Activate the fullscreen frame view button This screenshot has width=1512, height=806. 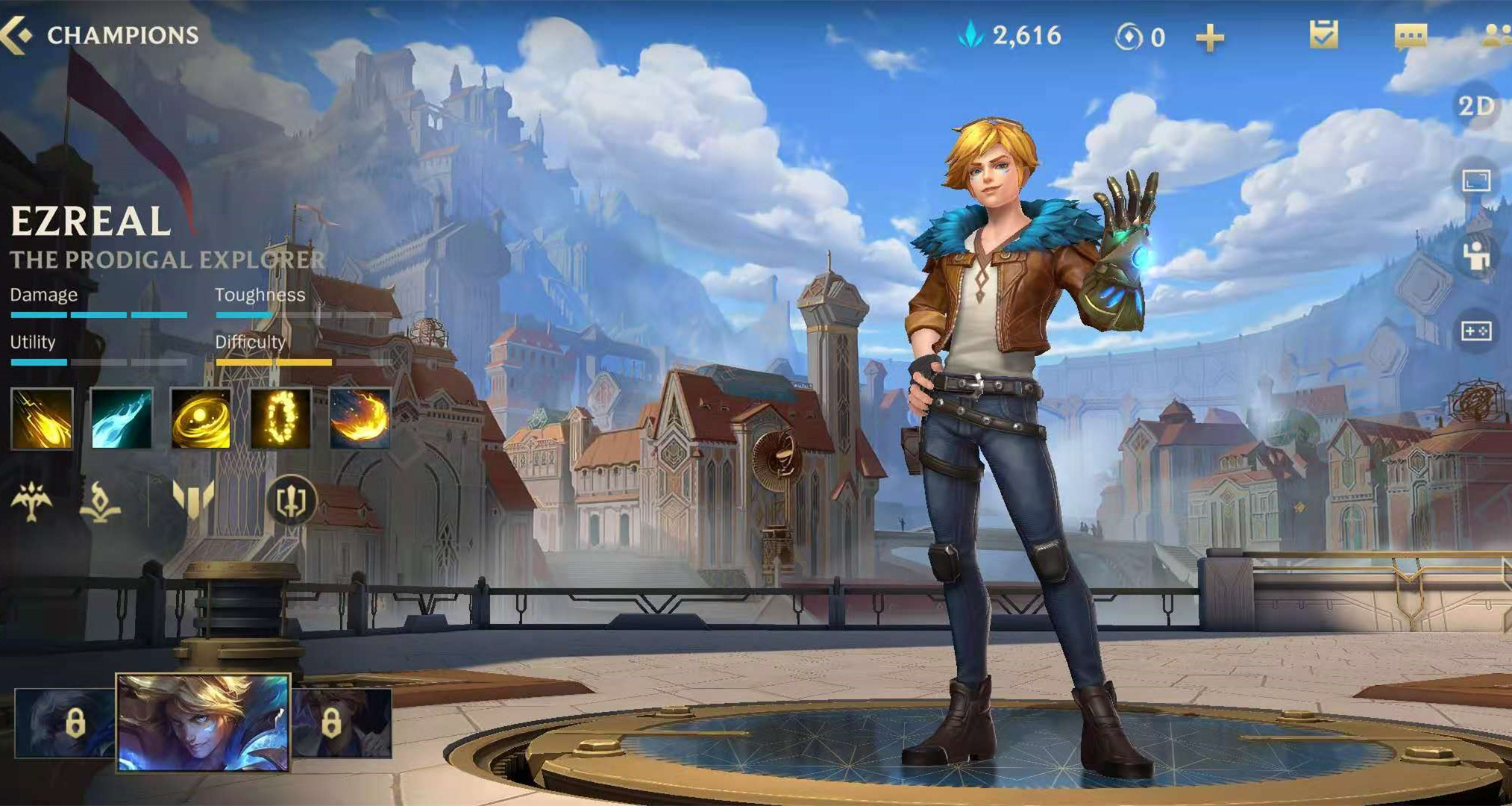1476,181
